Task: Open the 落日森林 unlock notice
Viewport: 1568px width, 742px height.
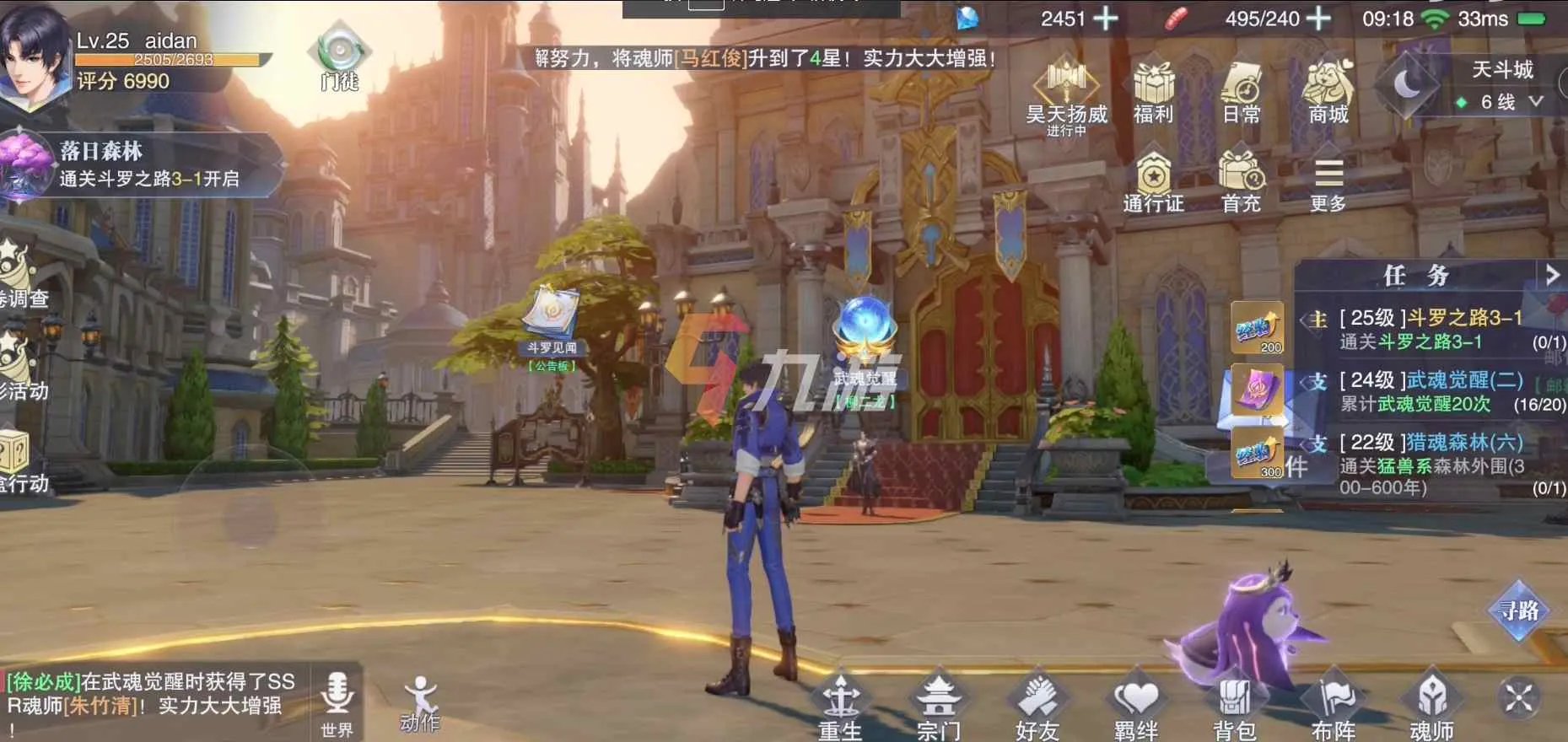Action: point(143,164)
